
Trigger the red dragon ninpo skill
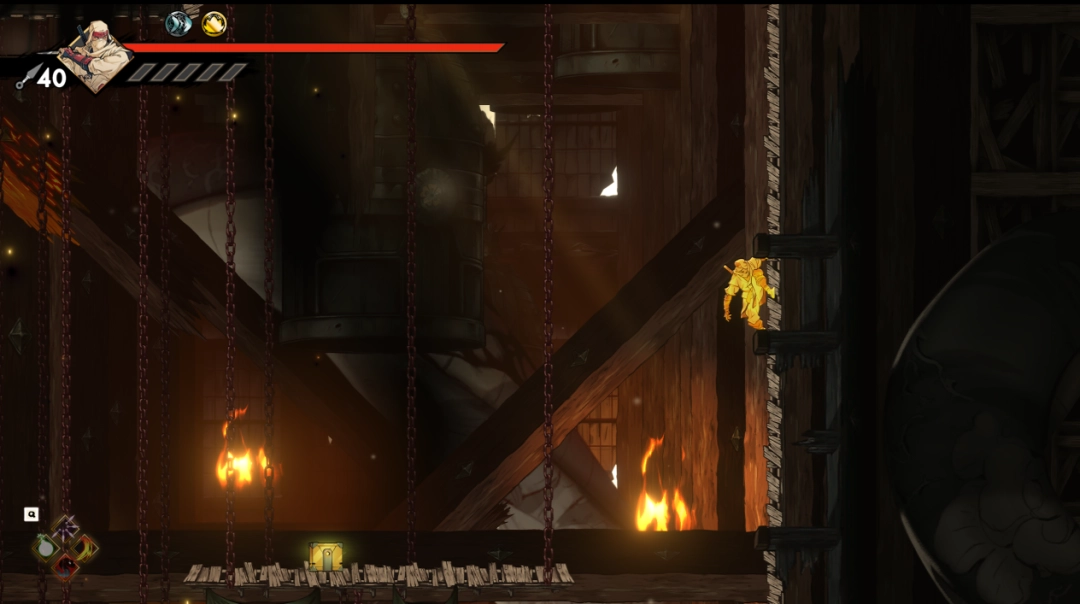point(65,567)
